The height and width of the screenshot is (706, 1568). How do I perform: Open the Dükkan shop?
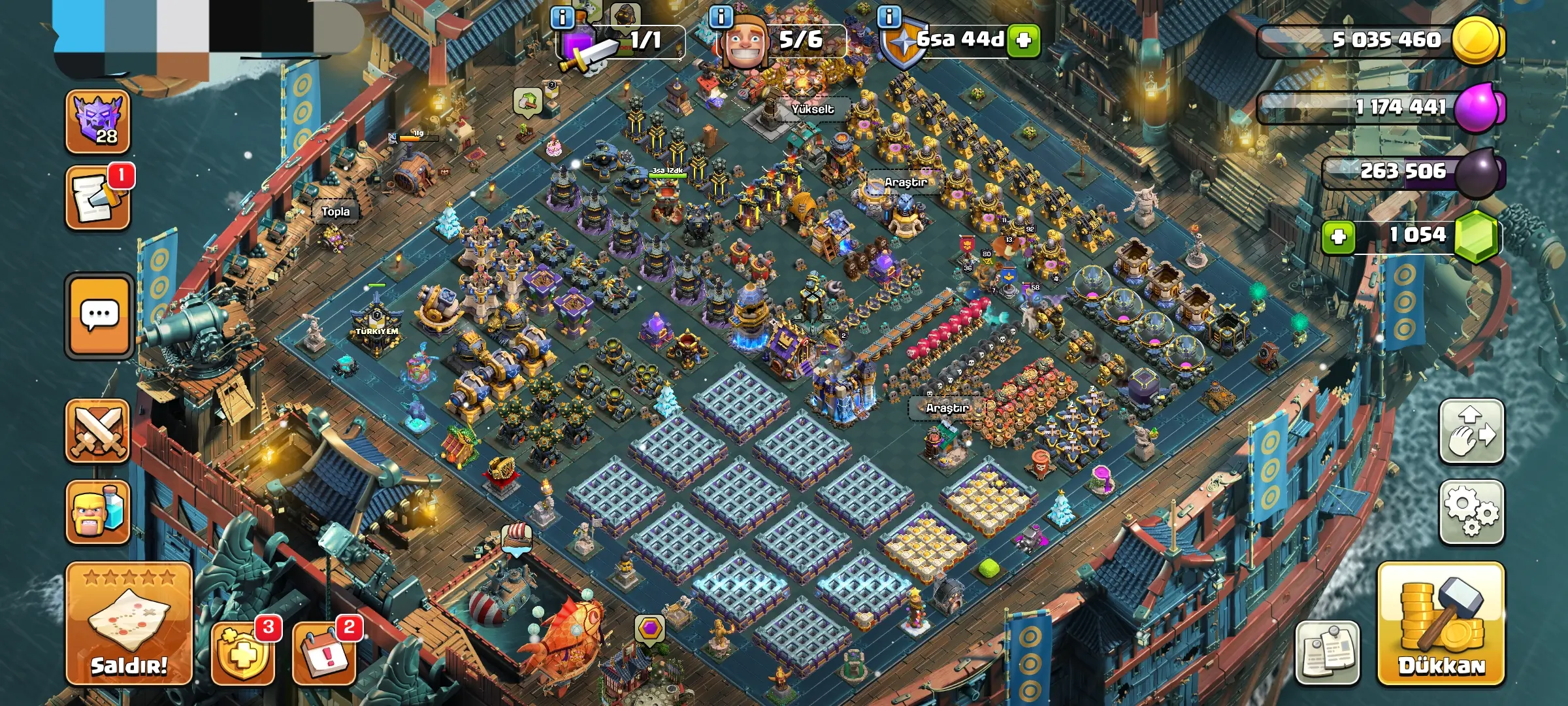[x=1441, y=624]
